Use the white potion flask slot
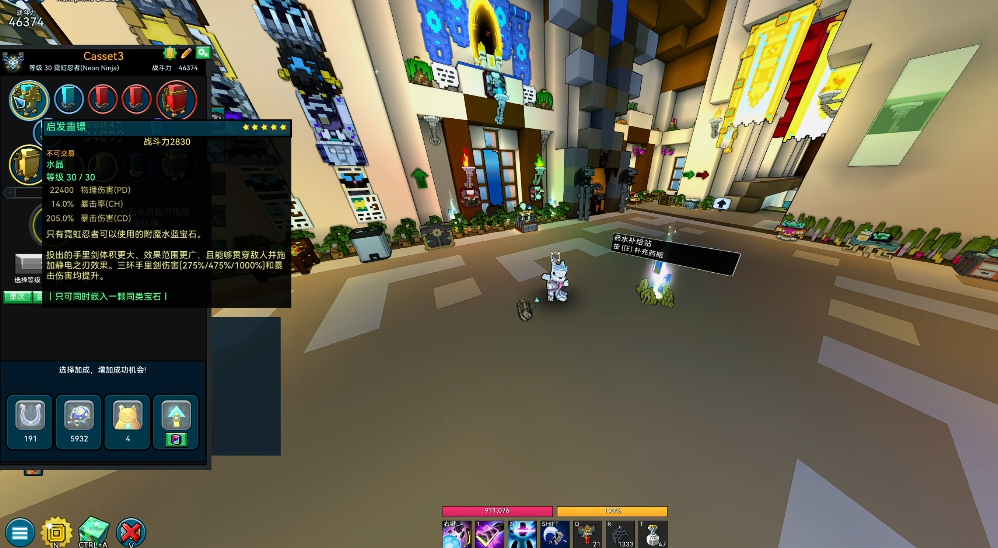Viewport: 998px width, 548px height. (x=653, y=534)
